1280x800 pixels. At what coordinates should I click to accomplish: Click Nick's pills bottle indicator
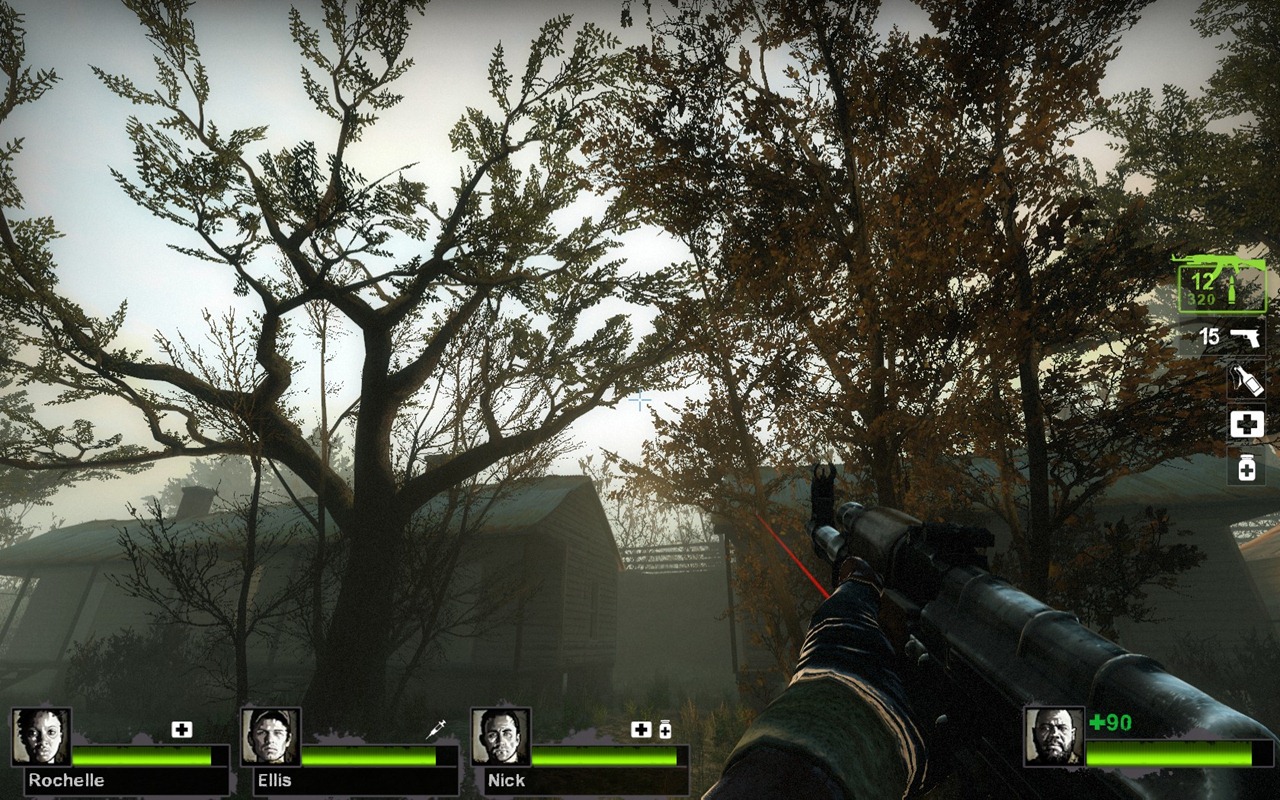(x=665, y=730)
